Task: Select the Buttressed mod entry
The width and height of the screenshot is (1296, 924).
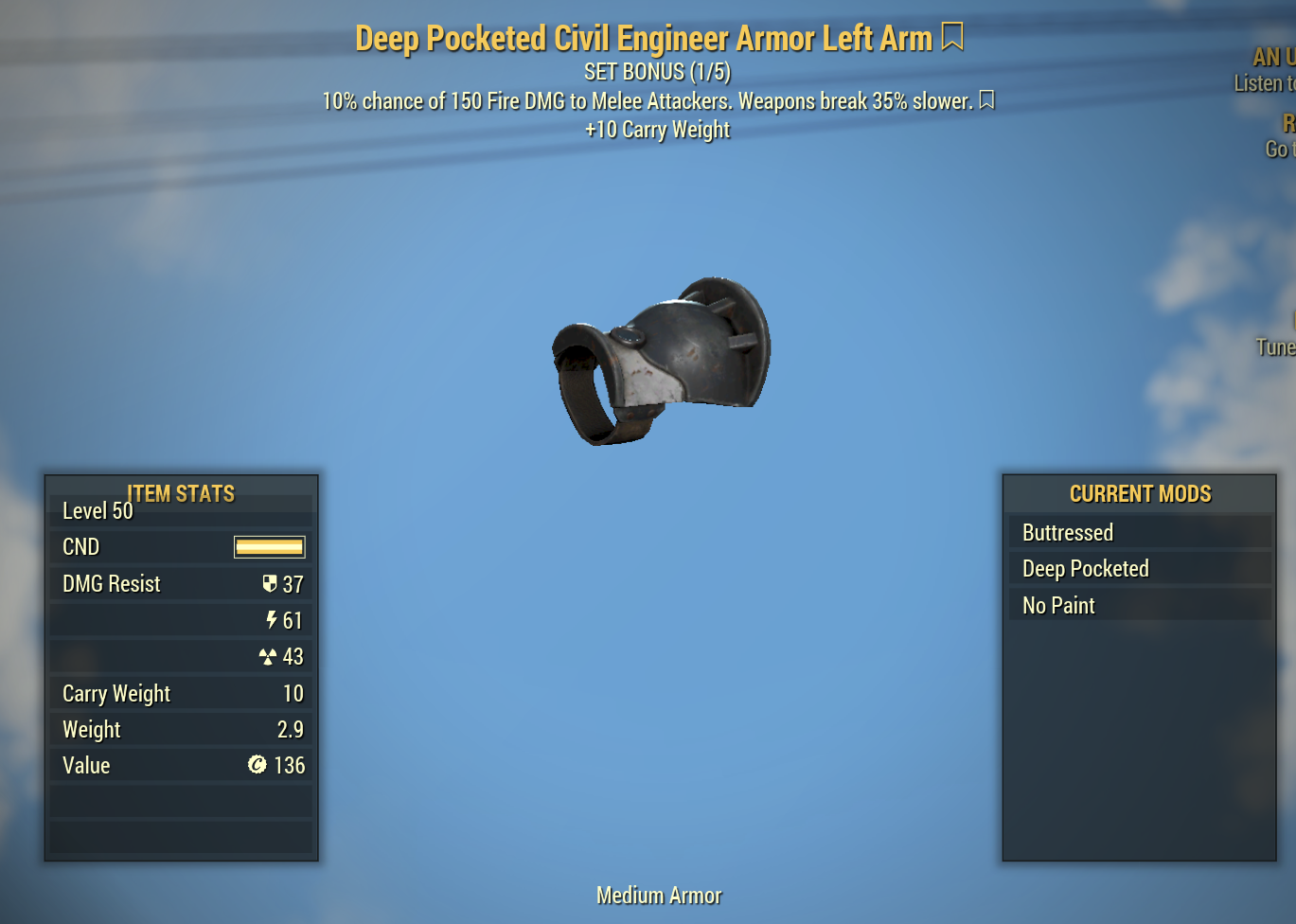Action: (1139, 533)
